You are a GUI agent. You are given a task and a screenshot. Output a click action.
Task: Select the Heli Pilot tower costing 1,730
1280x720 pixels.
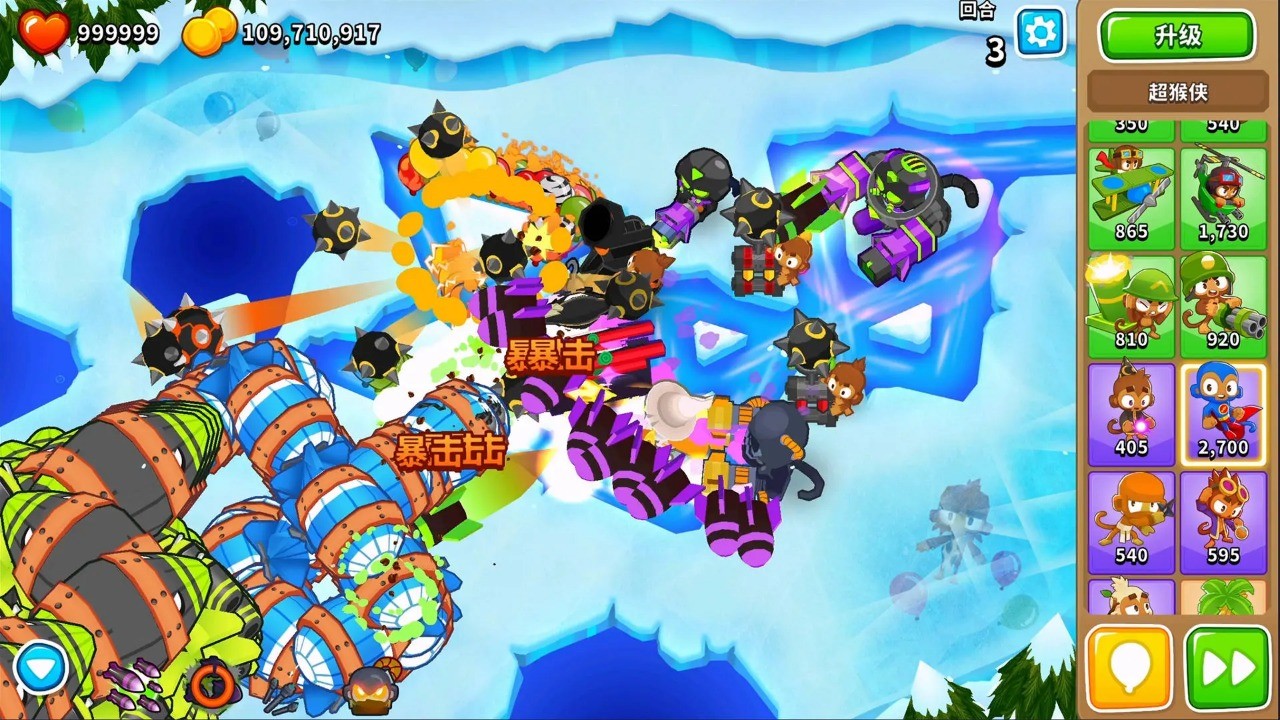tap(1222, 190)
